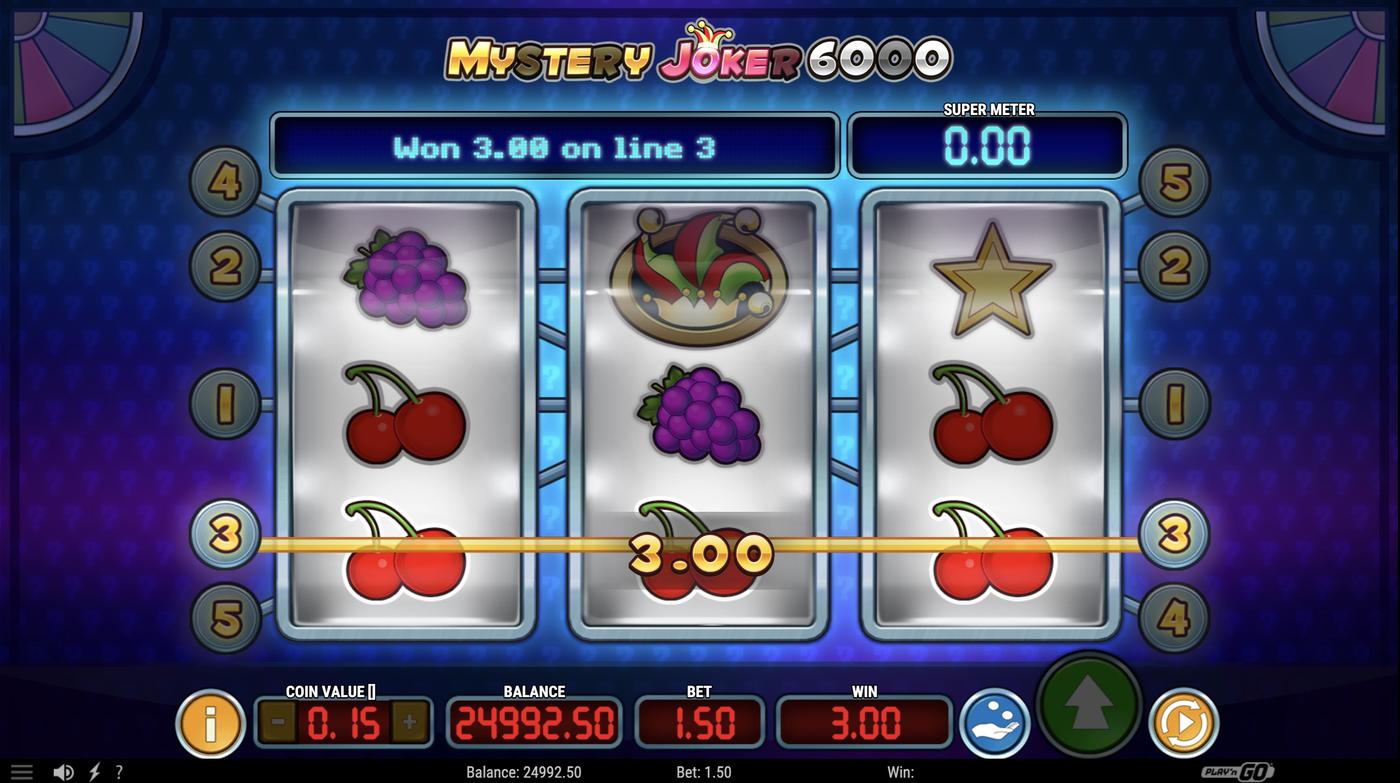Viewport: 1400px width, 783px height.
Task: Click the win message banner text
Action: tap(555, 146)
